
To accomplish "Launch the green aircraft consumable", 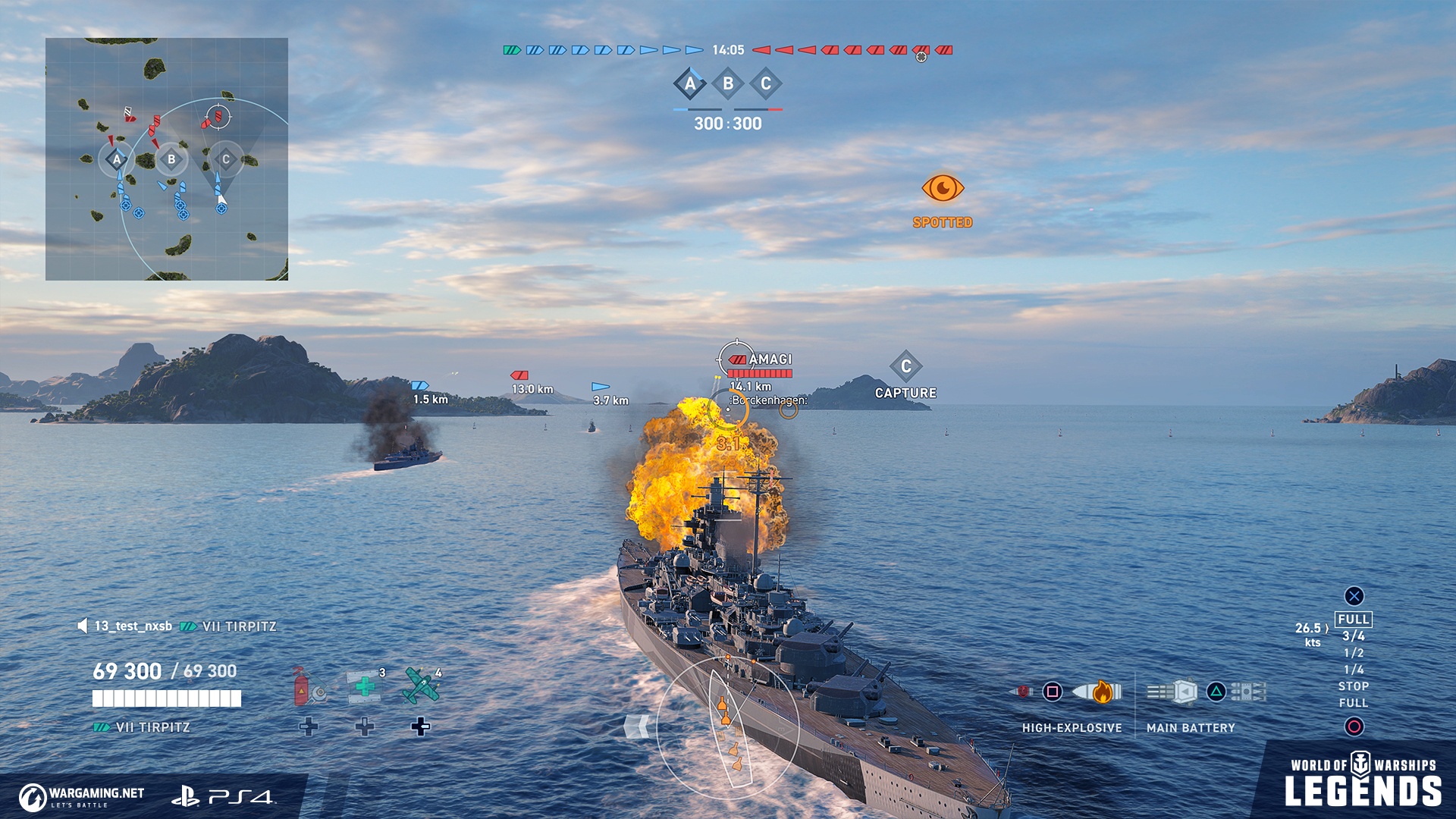I will click(x=422, y=686).
